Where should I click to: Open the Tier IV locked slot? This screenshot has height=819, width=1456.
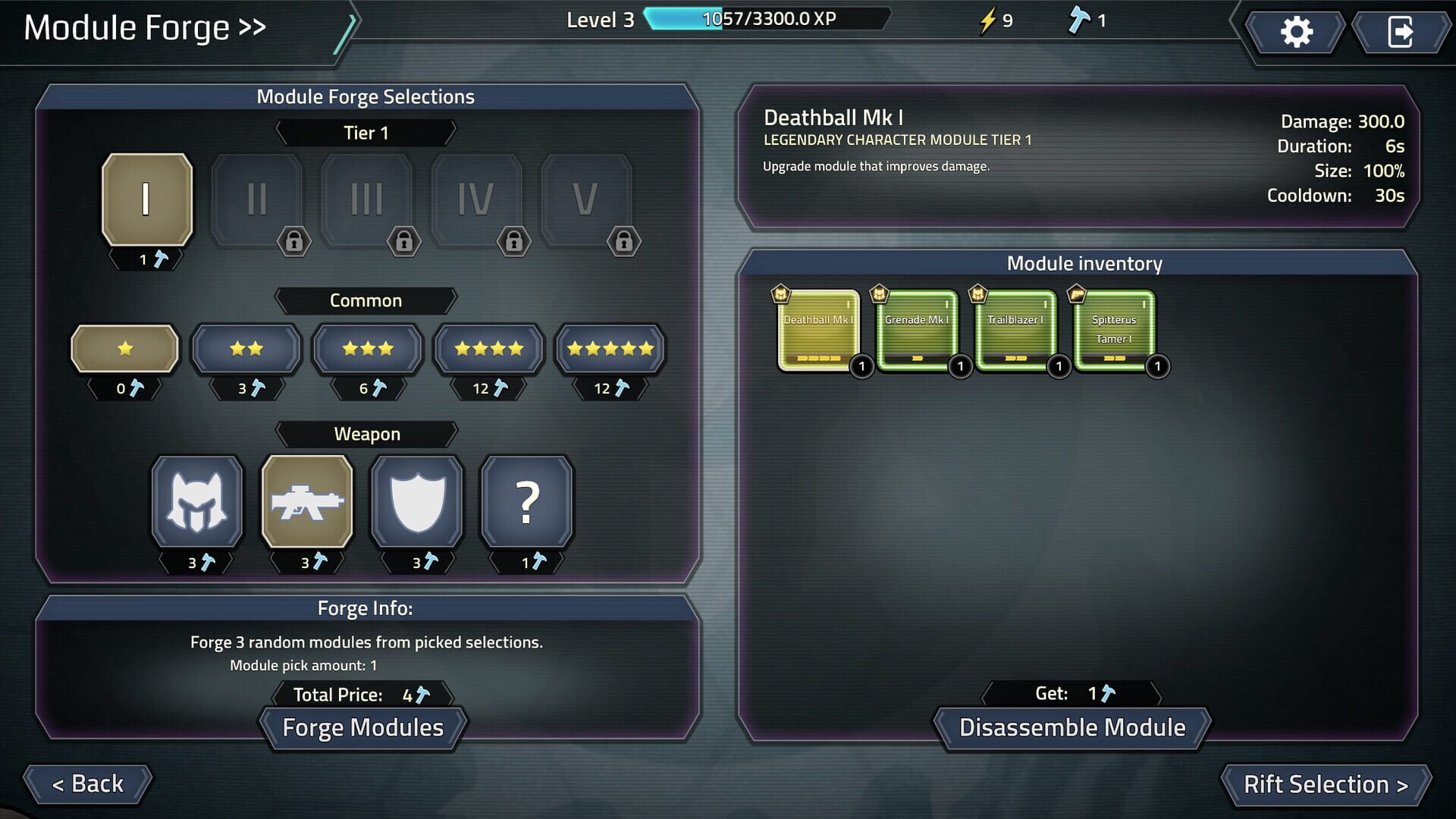[x=476, y=199]
